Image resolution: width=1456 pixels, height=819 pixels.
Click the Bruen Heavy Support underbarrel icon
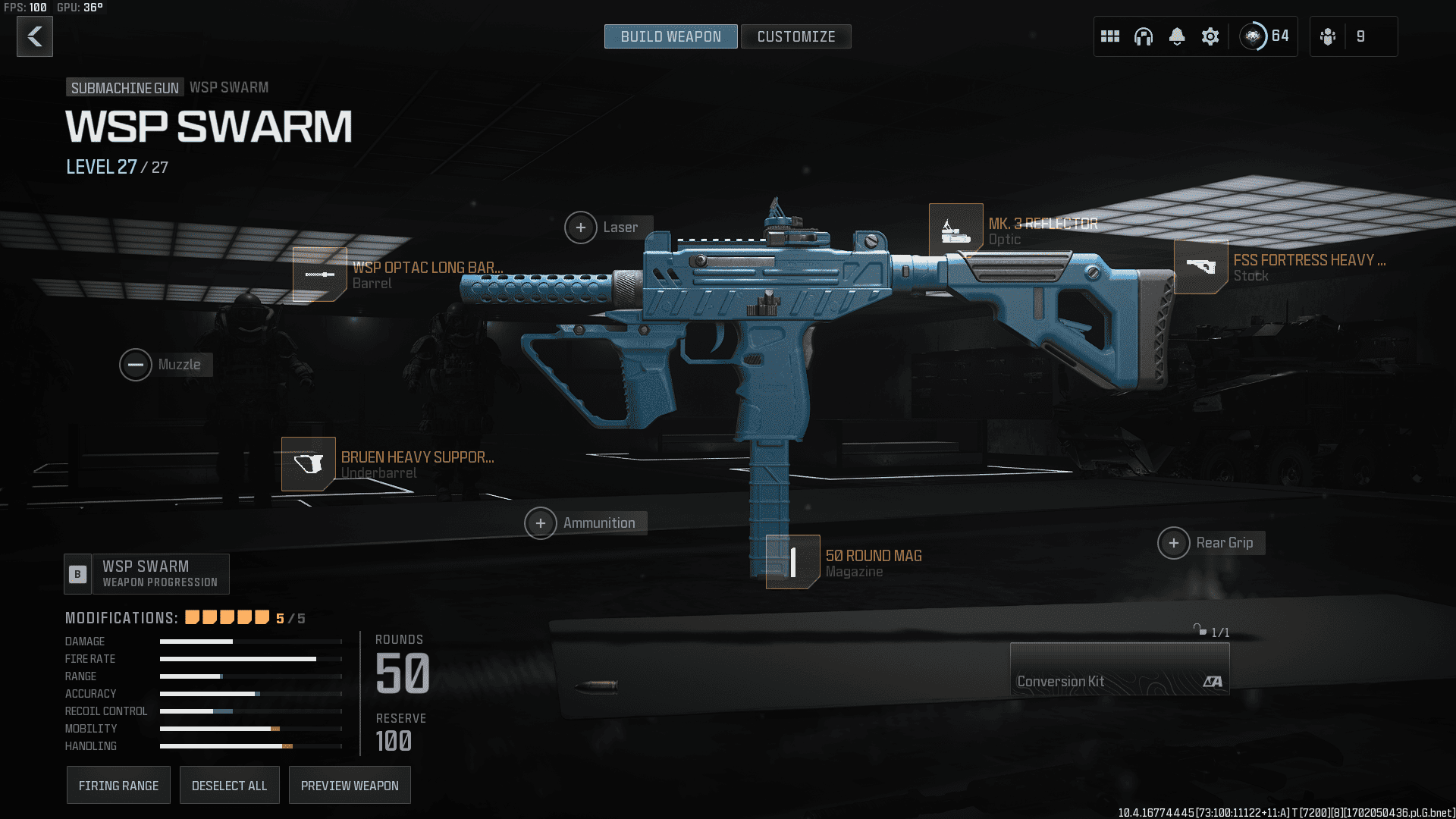(309, 463)
